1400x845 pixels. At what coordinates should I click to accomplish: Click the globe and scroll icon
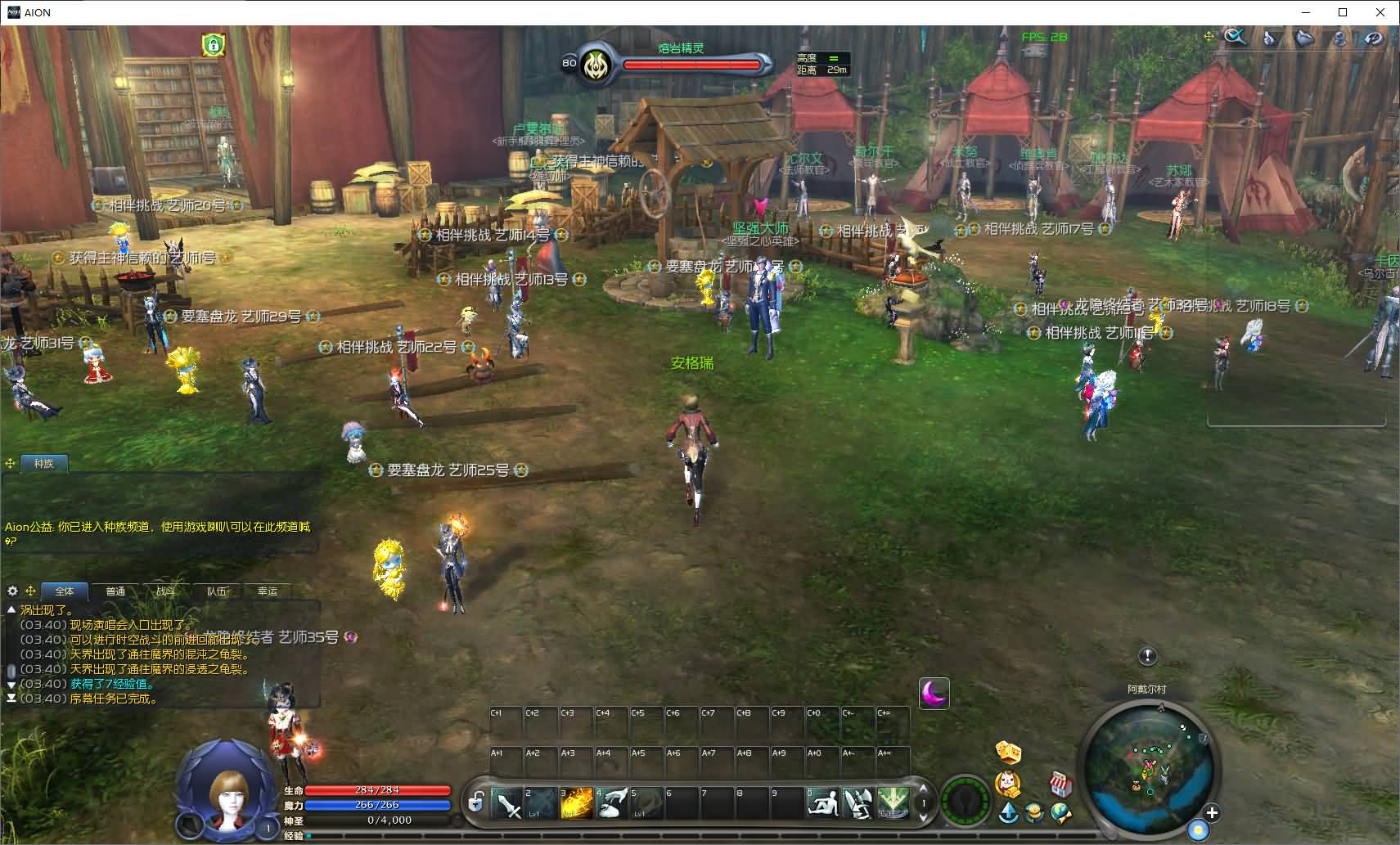1061,812
